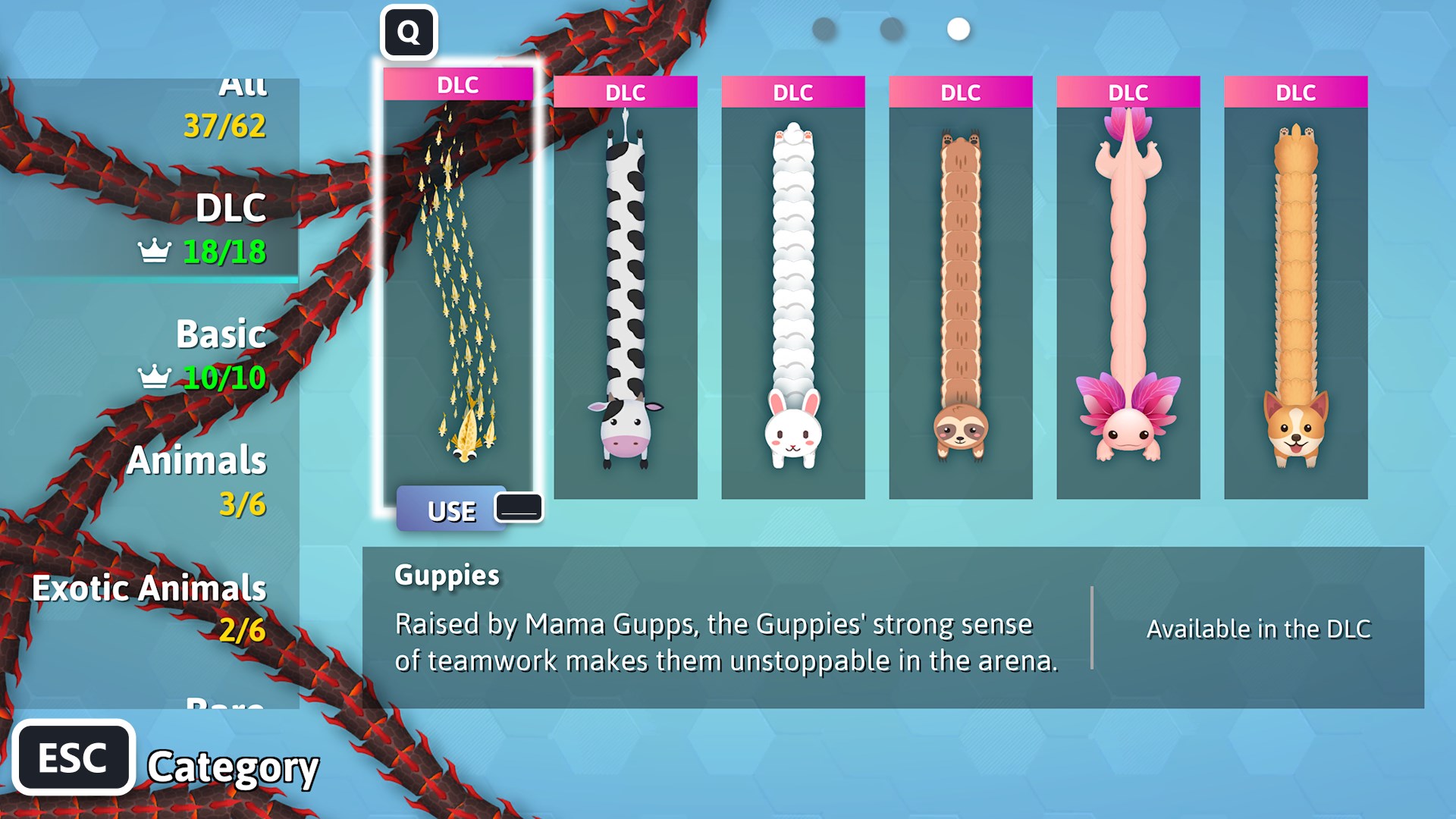Activate the highlighted third page dot

click(x=957, y=29)
